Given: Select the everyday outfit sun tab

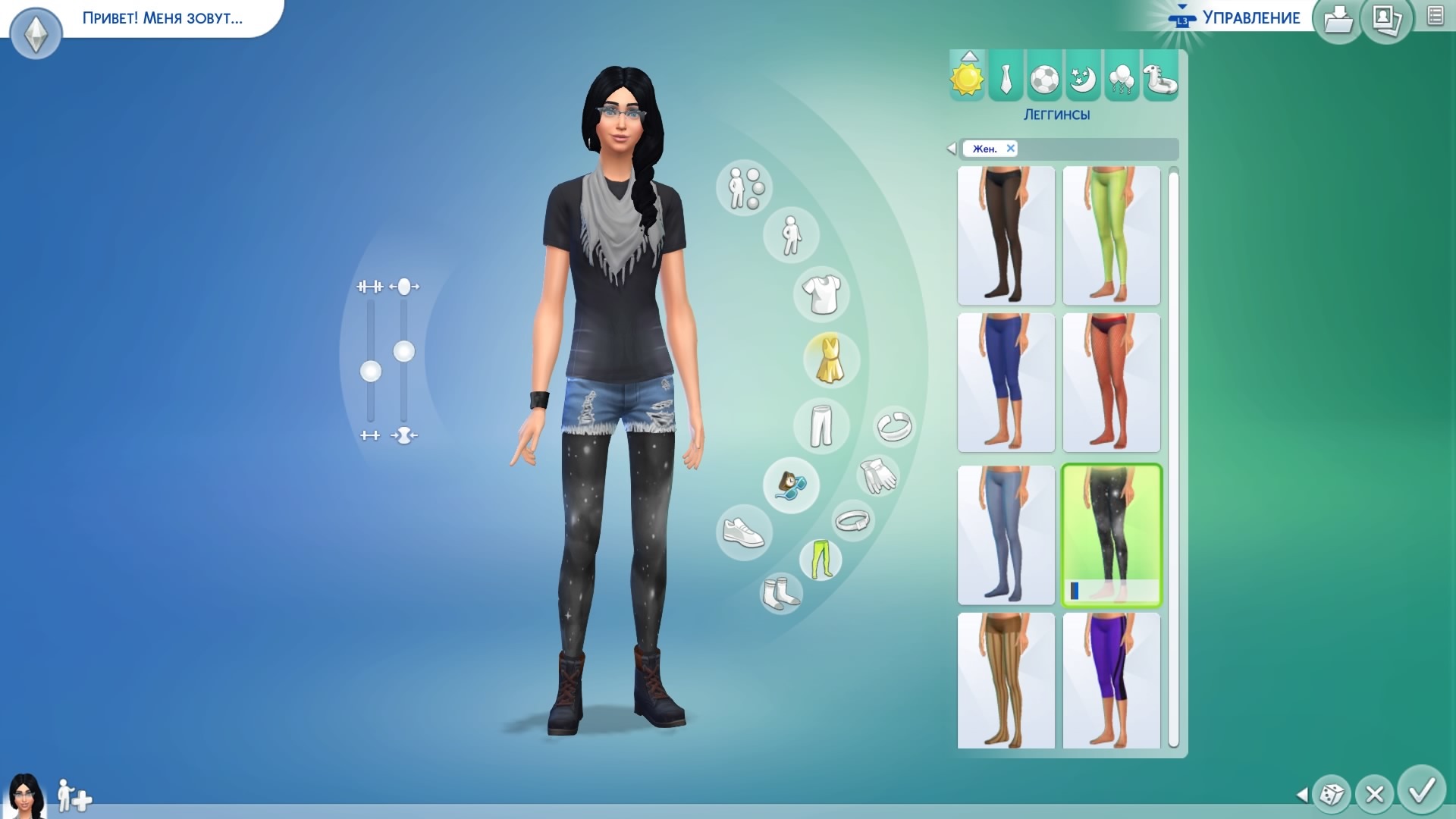Looking at the screenshot, I should 967,77.
